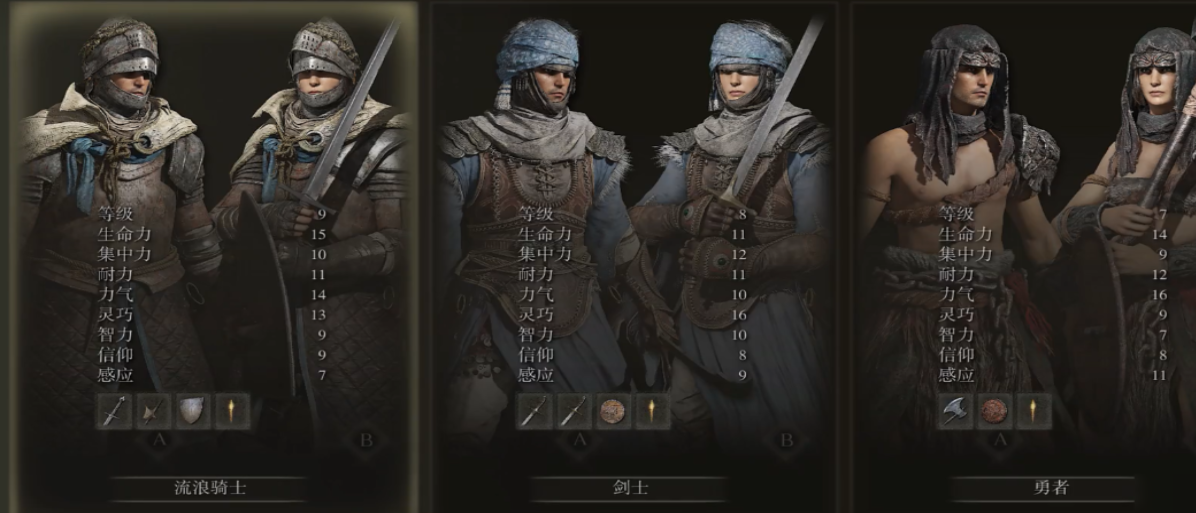1196x513 pixels.
Task: Select the 剑士 round shield icon
Action: click(613, 412)
